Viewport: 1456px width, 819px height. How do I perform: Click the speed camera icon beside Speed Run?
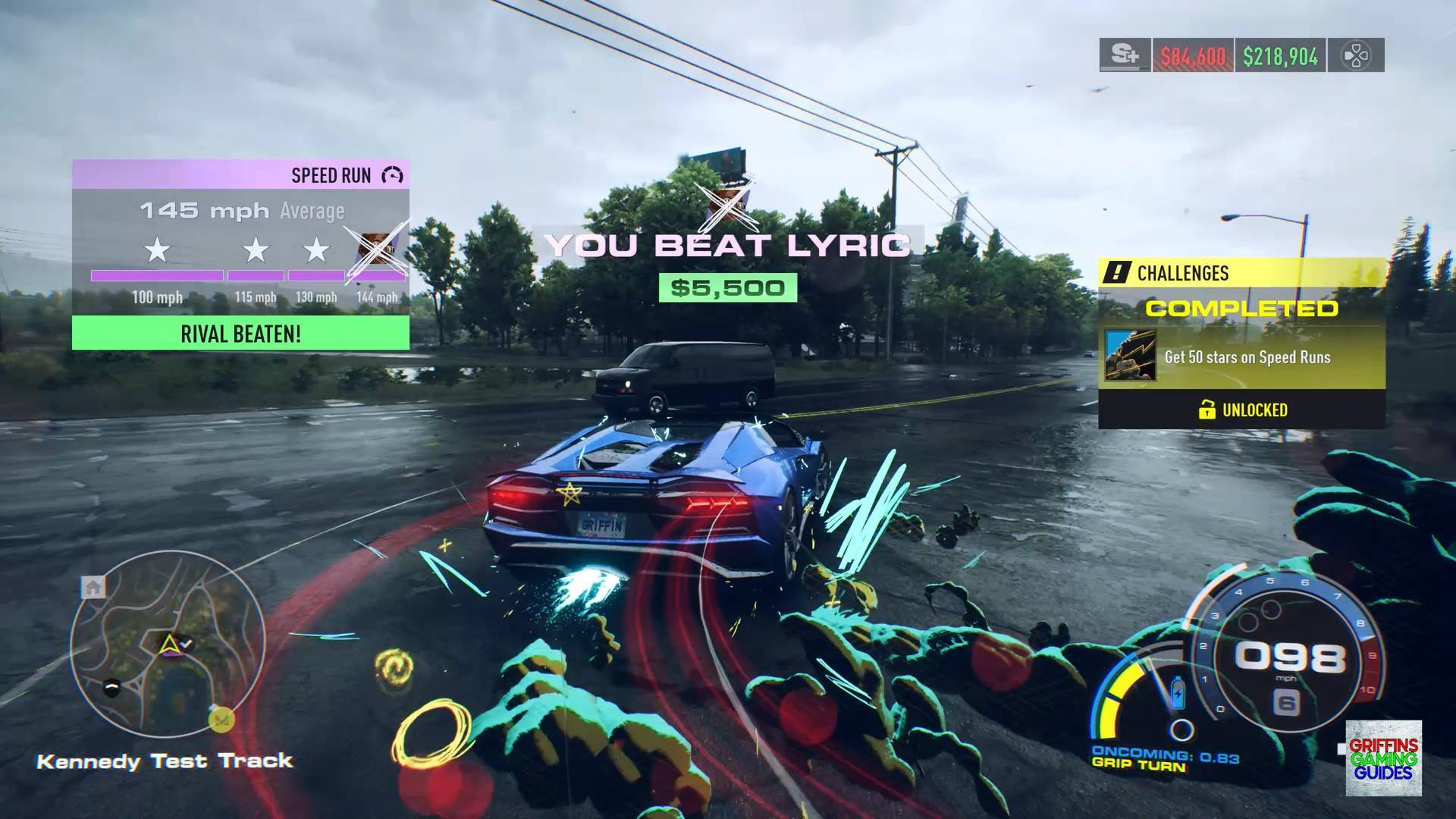(x=392, y=176)
